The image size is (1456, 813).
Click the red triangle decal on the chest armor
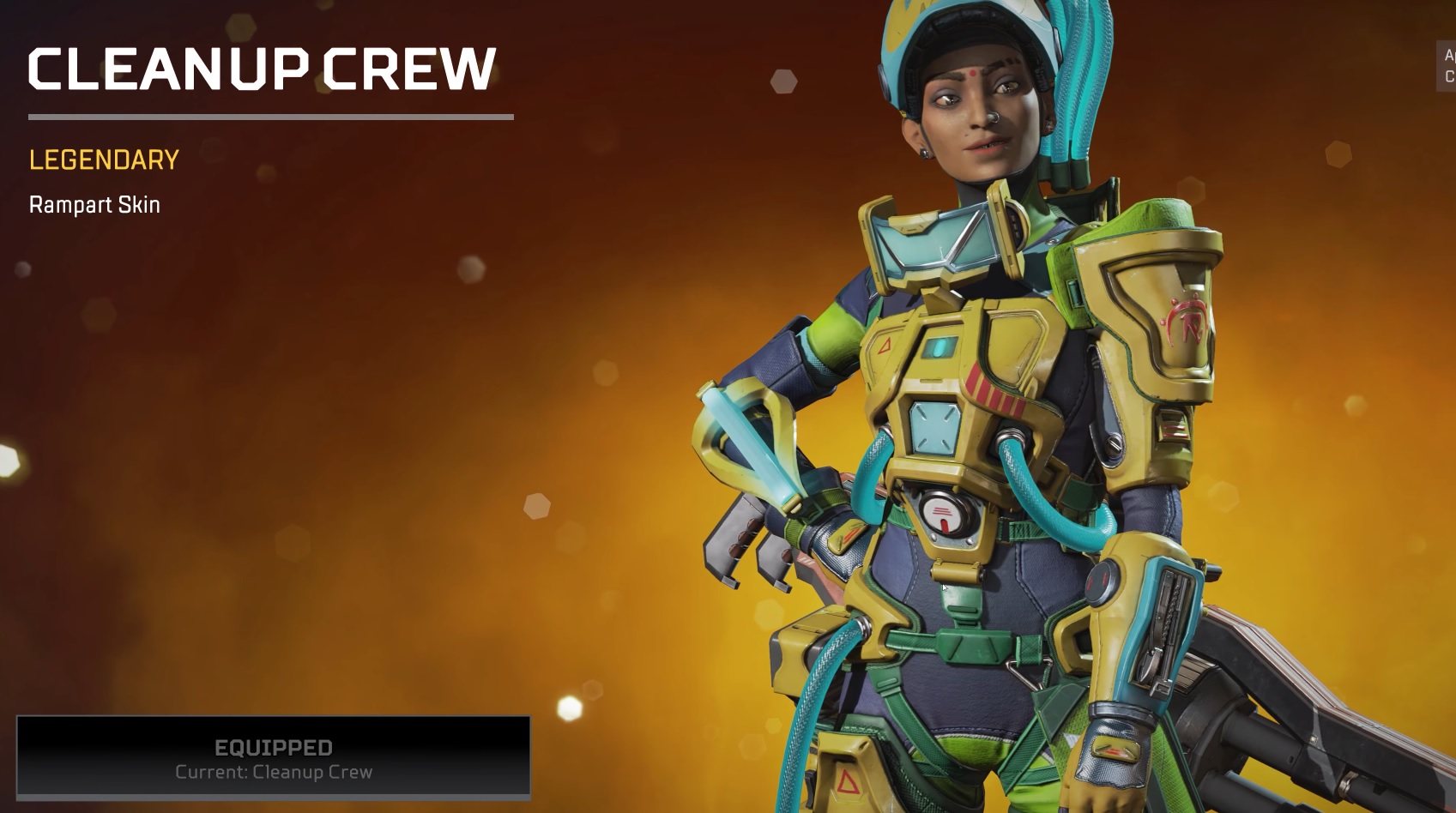click(885, 346)
